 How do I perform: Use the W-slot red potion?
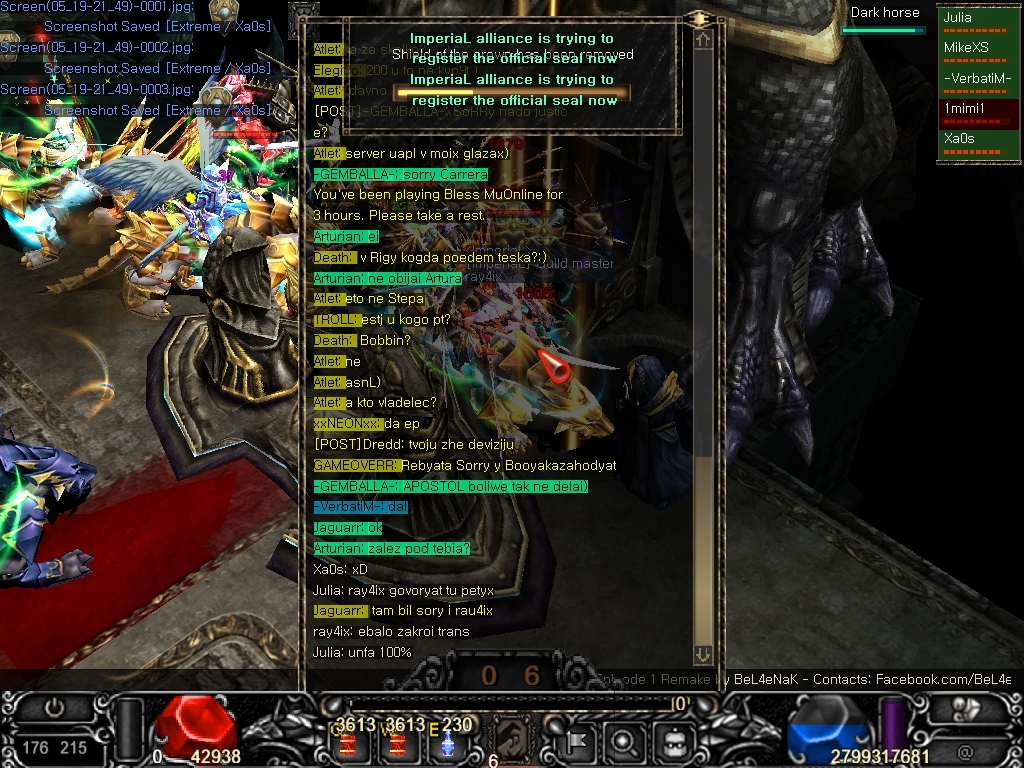point(397,743)
